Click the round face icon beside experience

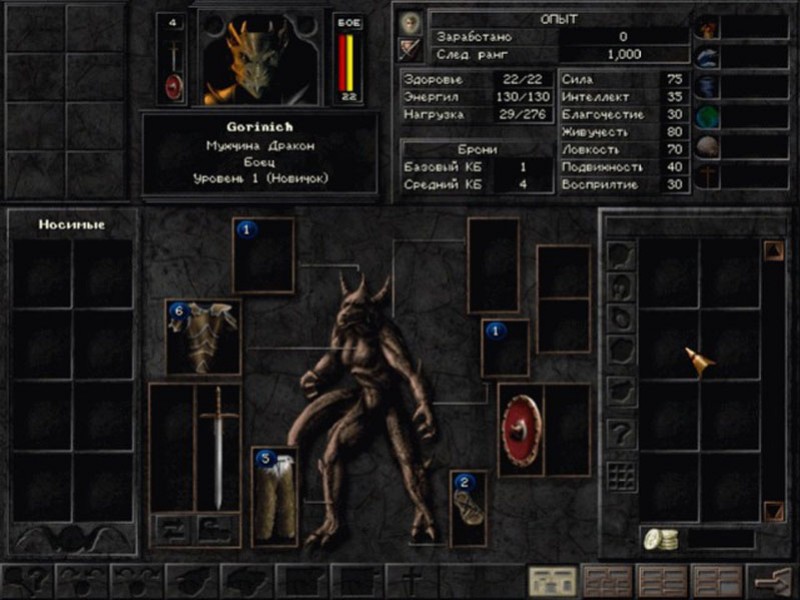tap(410, 22)
